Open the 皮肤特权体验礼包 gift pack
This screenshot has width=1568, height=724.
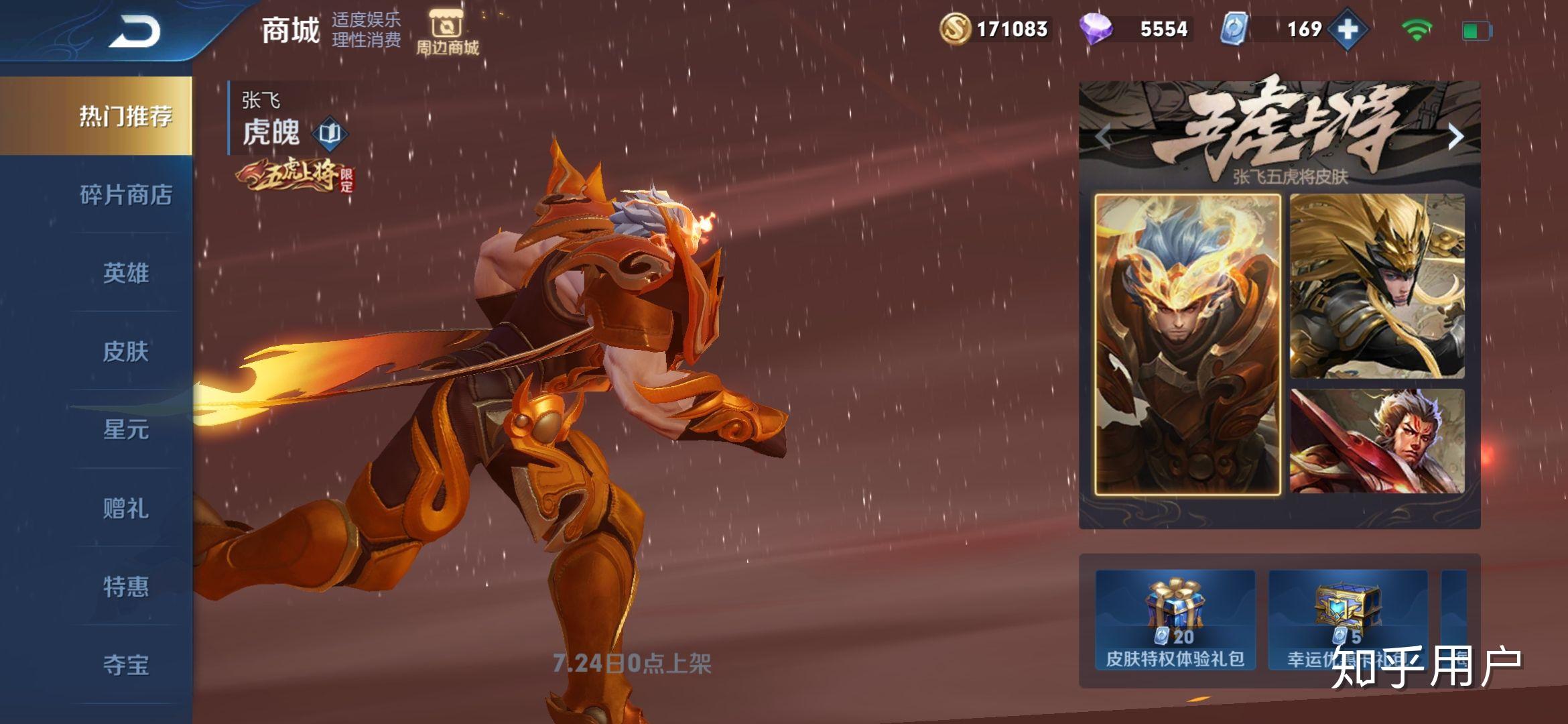pyautogui.click(x=1175, y=620)
